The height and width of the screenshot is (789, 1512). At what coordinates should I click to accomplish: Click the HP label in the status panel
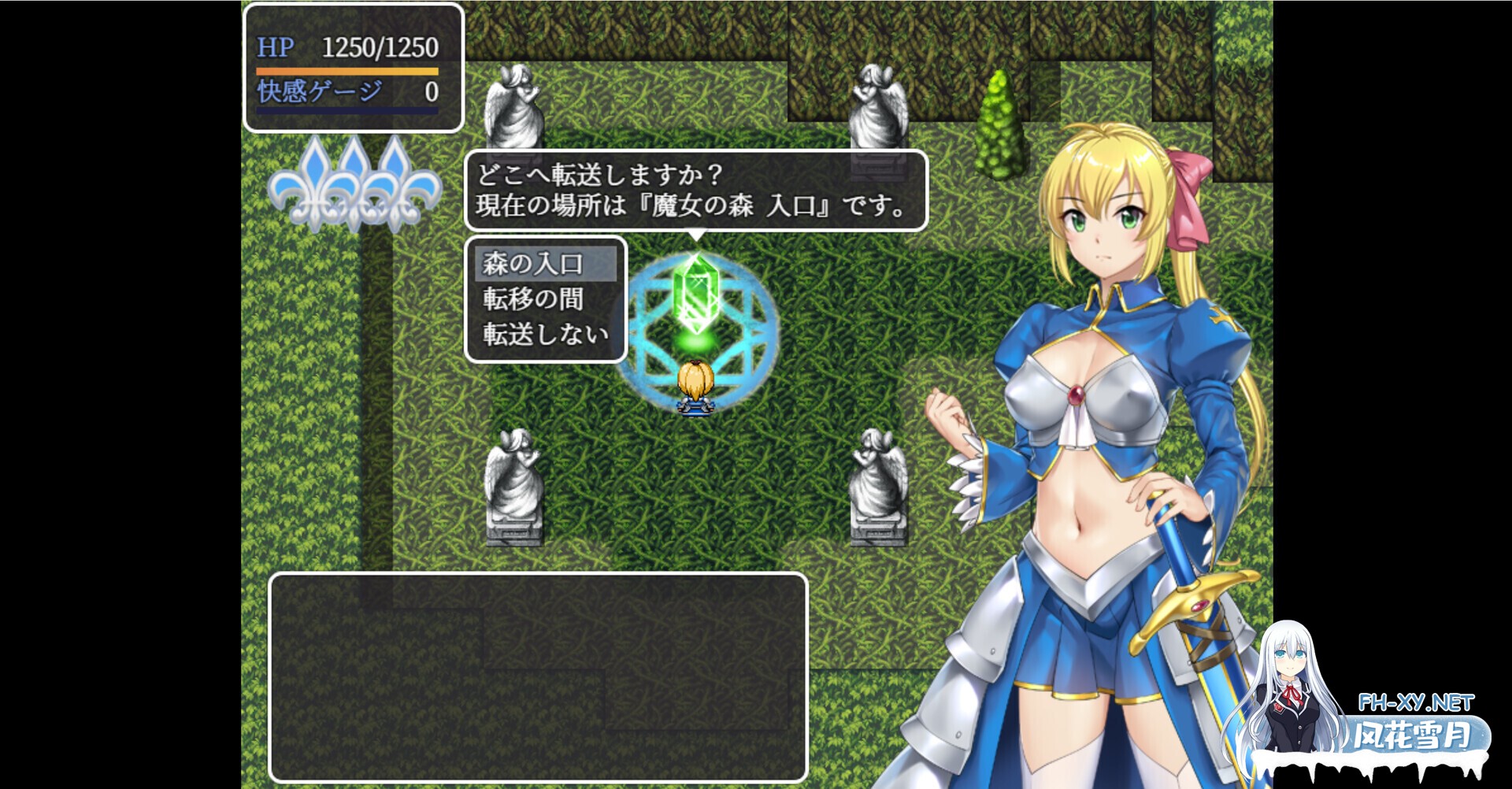coord(274,47)
